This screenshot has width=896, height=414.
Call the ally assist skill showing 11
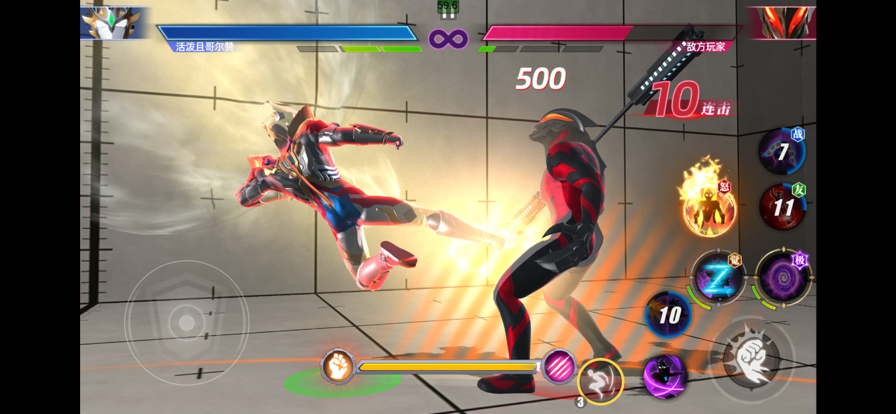[x=782, y=207]
